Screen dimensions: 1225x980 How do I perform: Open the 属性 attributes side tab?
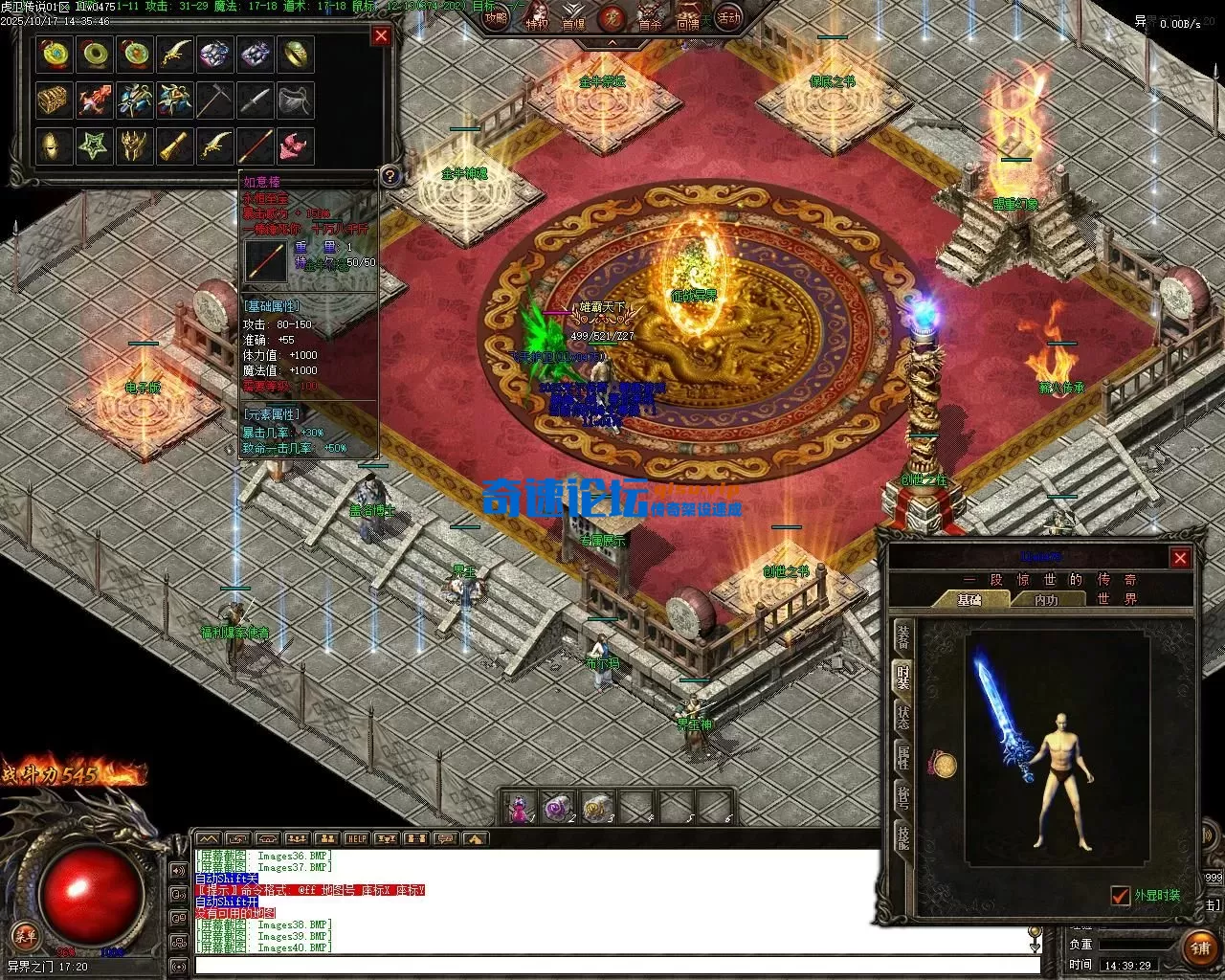click(902, 757)
